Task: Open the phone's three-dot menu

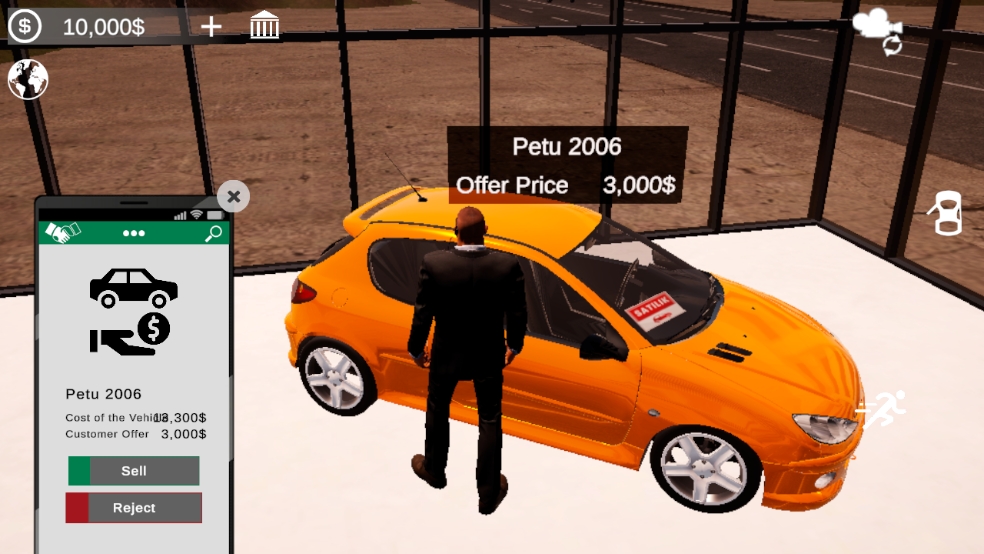Action: [134, 234]
